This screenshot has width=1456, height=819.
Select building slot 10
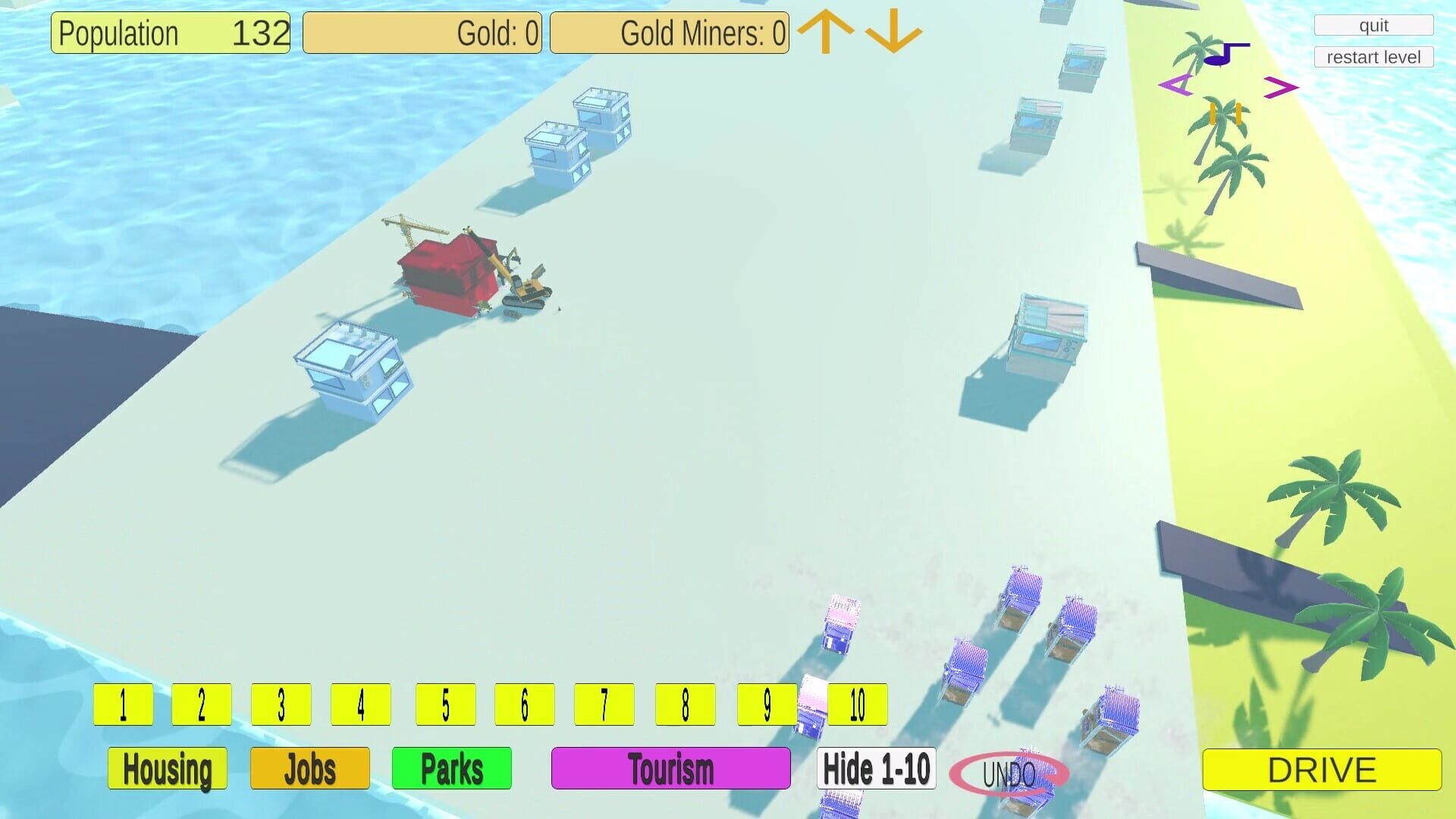pyautogui.click(x=857, y=704)
